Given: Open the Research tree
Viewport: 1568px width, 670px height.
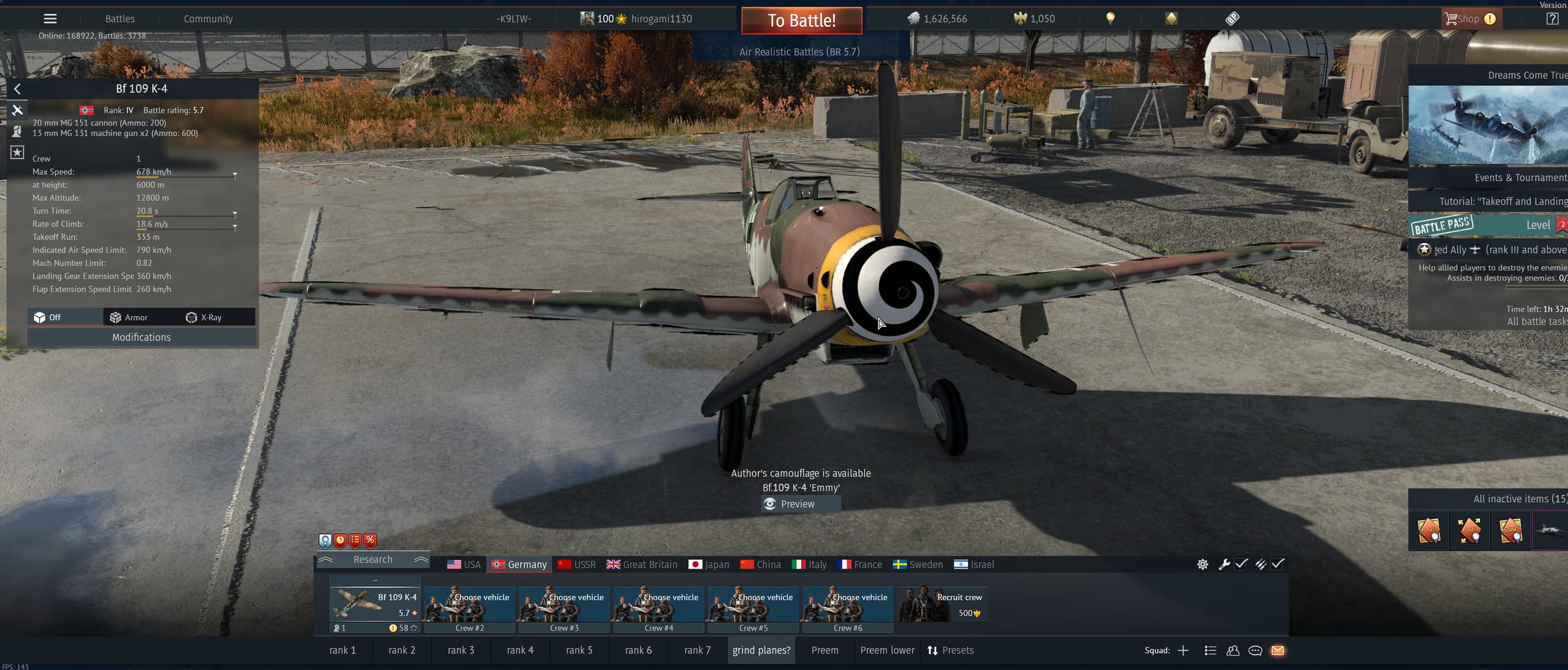Looking at the screenshot, I should (x=372, y=560).
